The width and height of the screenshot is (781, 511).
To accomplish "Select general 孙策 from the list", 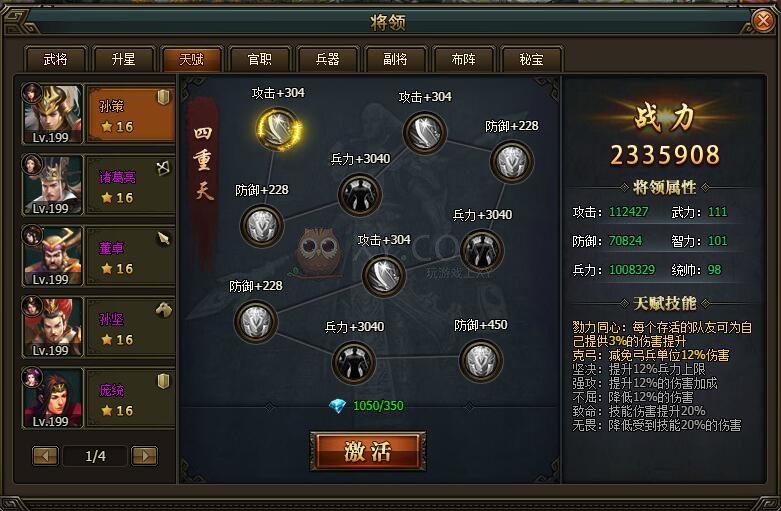I will (x=98, y=114).
